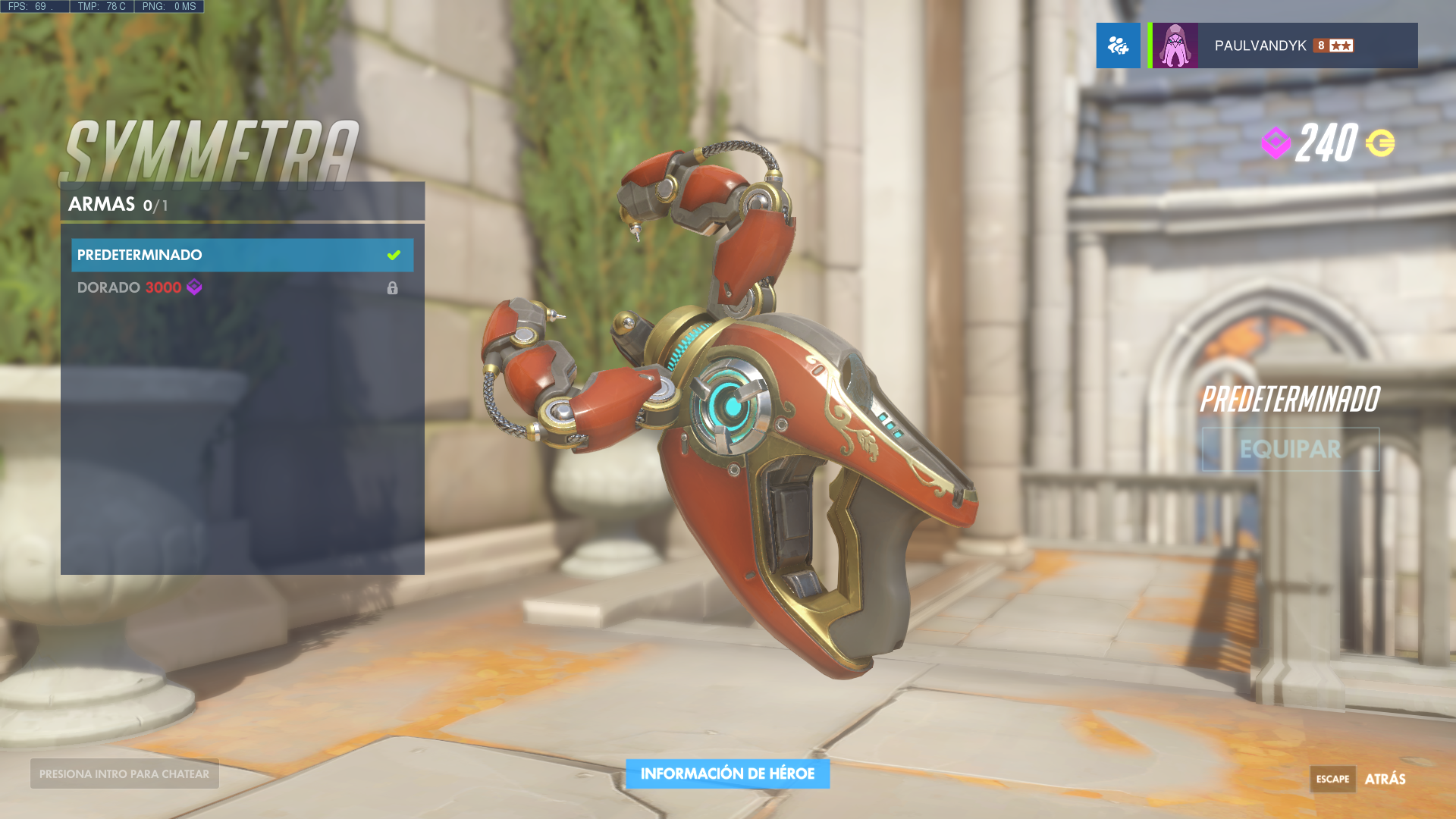Screen dimensions: 1456x819
Task: Click the lock icon on the DORADO skin
Action: [x=393, y=287]
